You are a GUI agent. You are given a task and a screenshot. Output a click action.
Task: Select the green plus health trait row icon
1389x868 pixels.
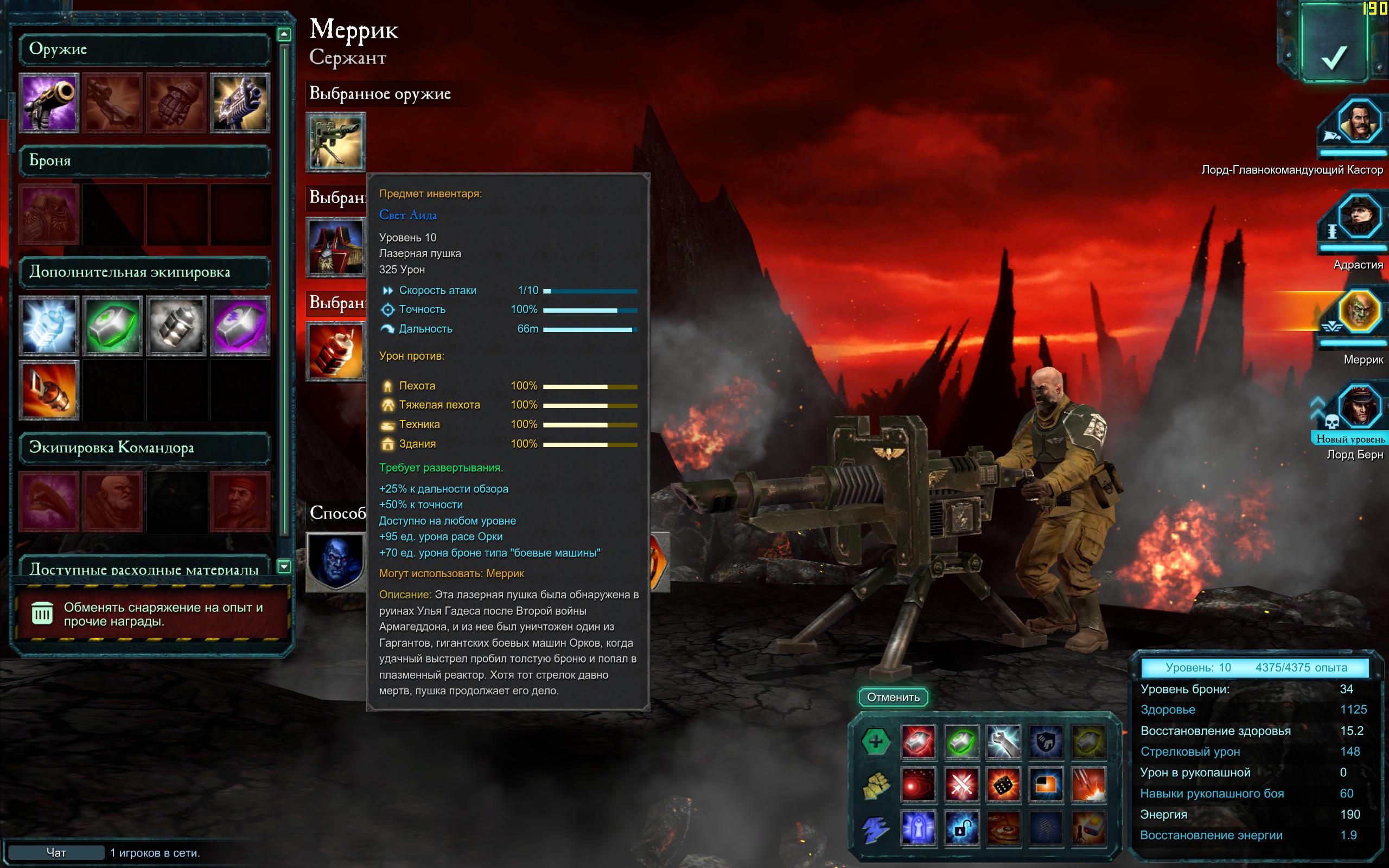875,742
